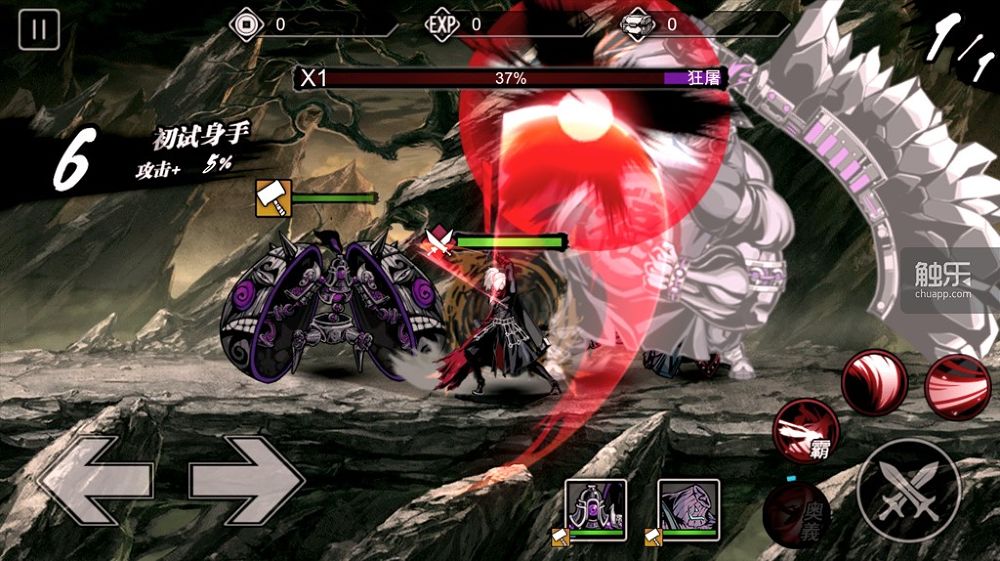Image resolution: width=1000 pixels, height=561 pixels.
Task: Use the red streak skill at far right
Action: 957,386
